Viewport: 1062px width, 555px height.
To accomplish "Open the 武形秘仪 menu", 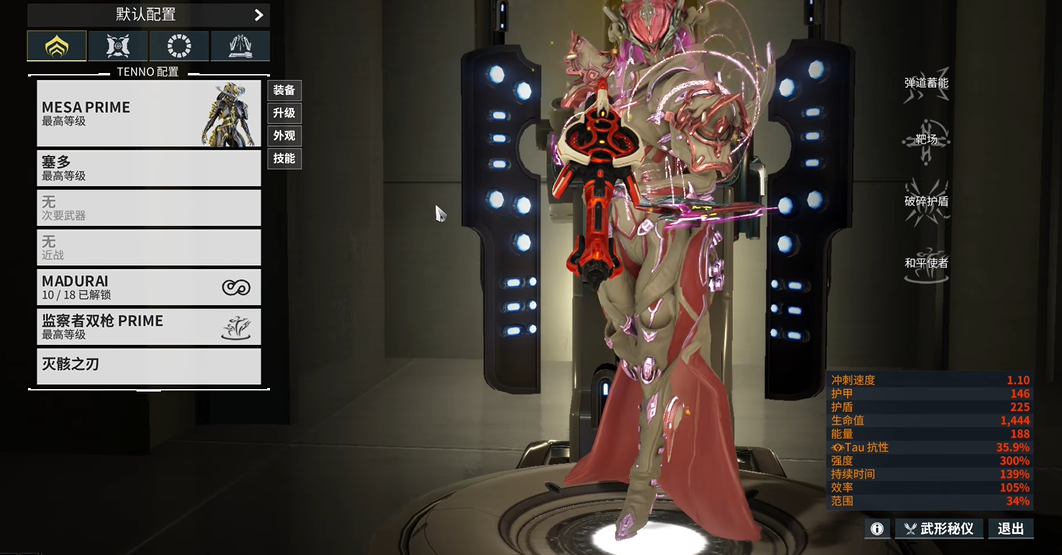I will tap(937, 528).
